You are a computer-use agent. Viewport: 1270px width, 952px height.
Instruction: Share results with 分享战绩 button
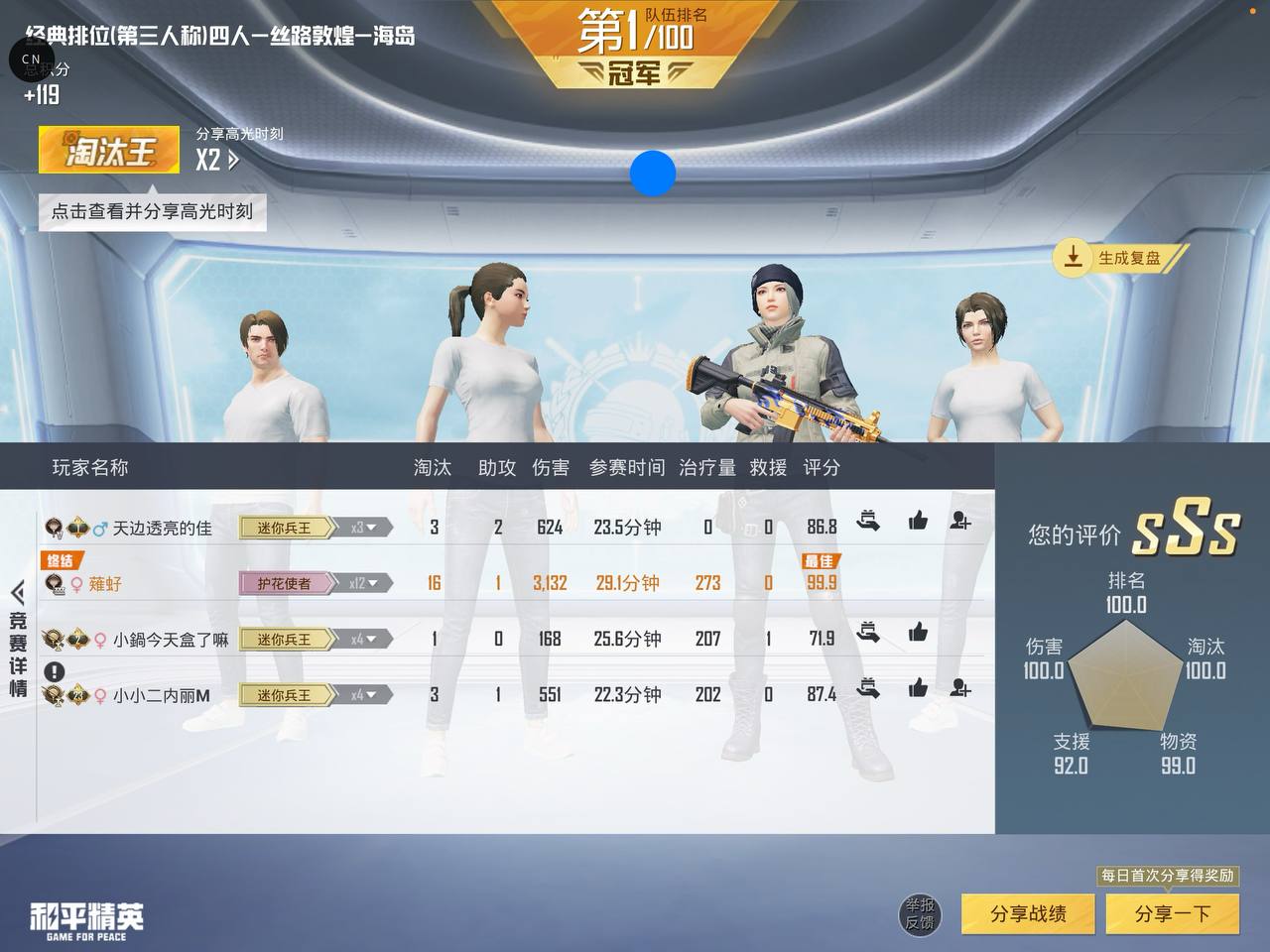pos(1028,913)
